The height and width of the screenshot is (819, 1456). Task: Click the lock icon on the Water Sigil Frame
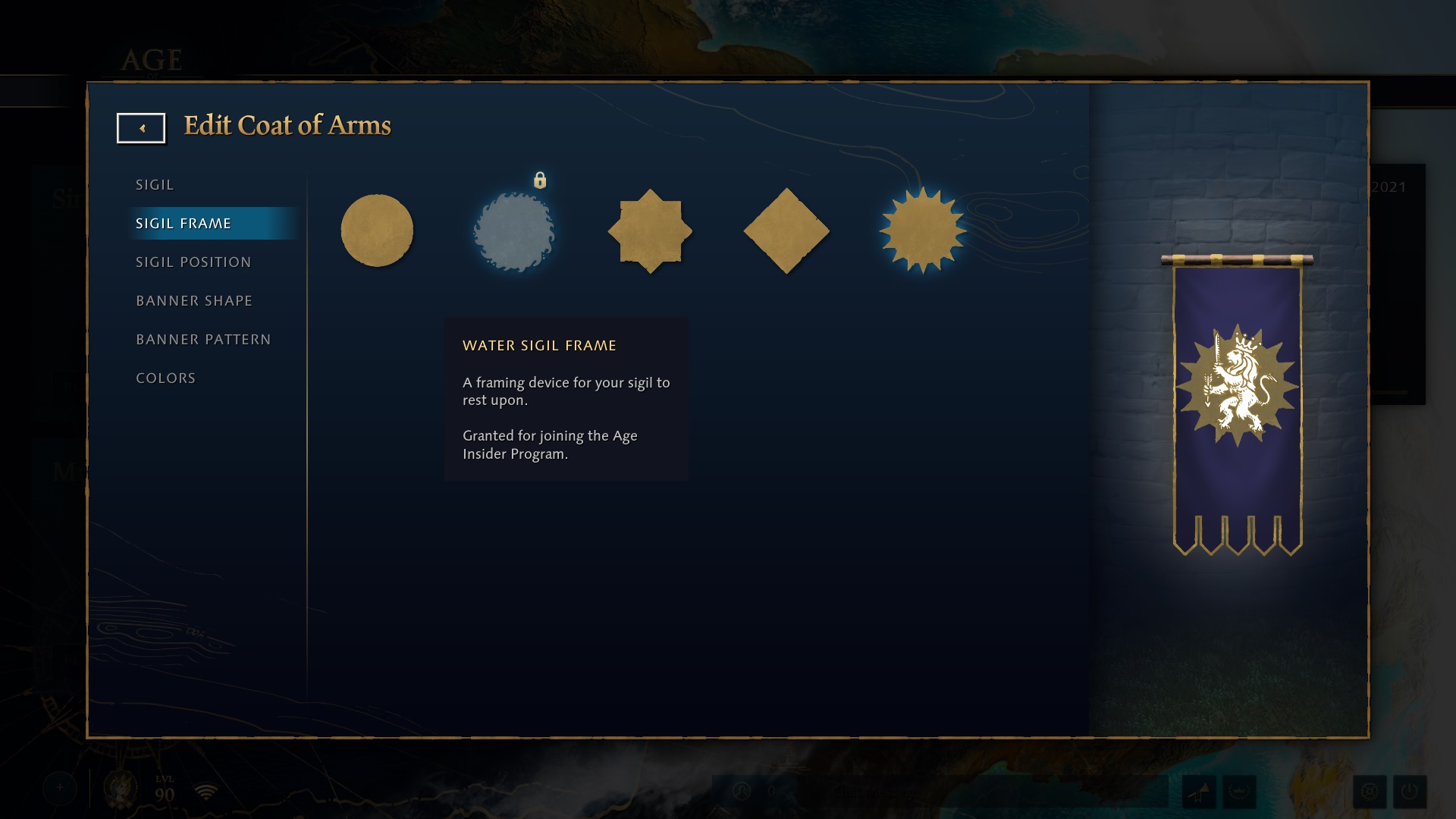pos(541,180)
